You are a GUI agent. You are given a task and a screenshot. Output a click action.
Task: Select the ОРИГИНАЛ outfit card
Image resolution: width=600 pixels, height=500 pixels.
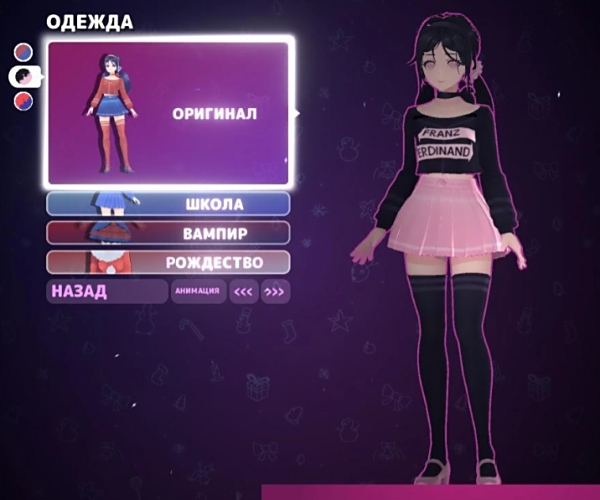pyautogui.click(x=168, y=112)
